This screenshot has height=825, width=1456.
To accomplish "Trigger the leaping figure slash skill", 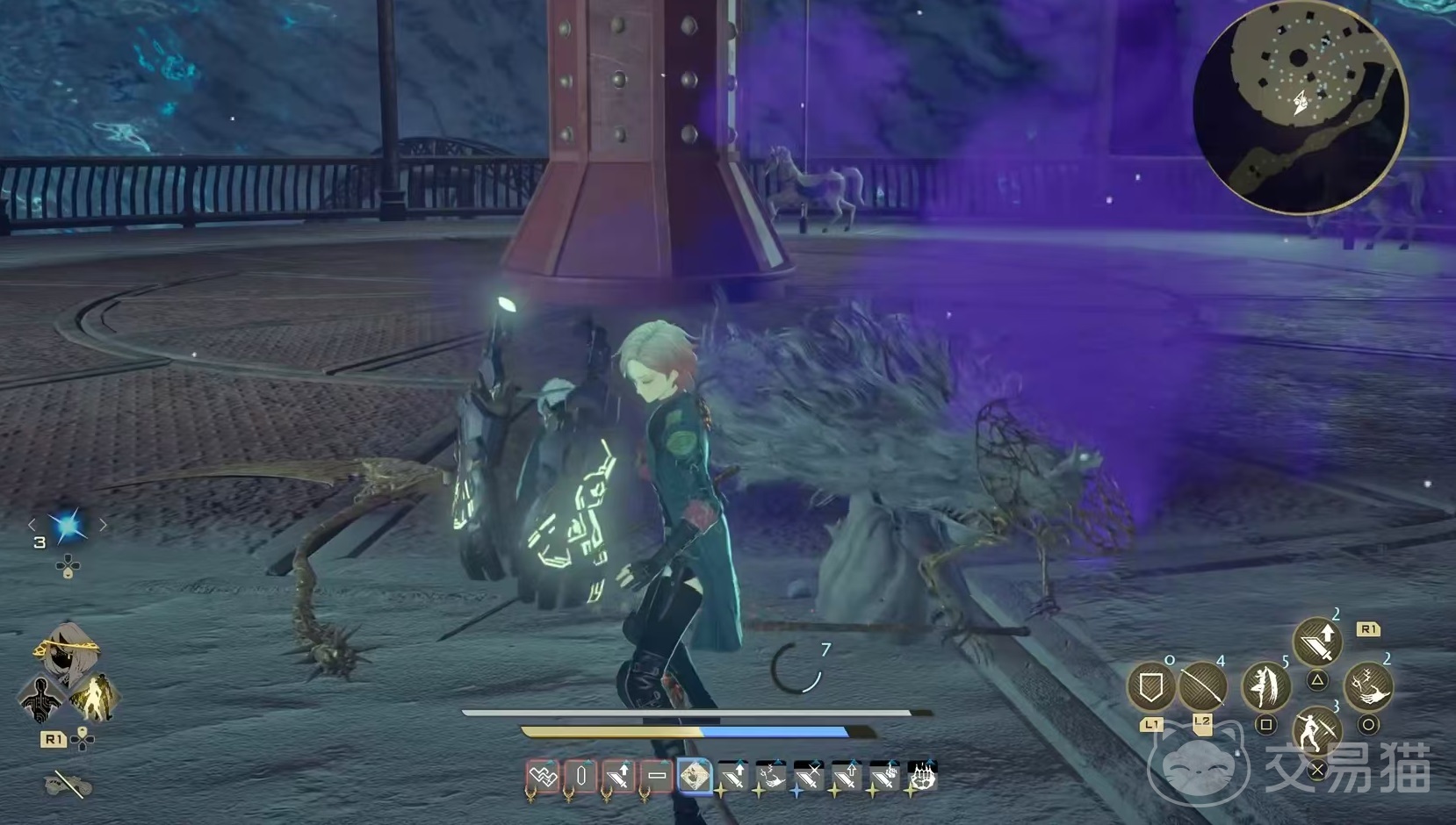I will pos(1265,685).
